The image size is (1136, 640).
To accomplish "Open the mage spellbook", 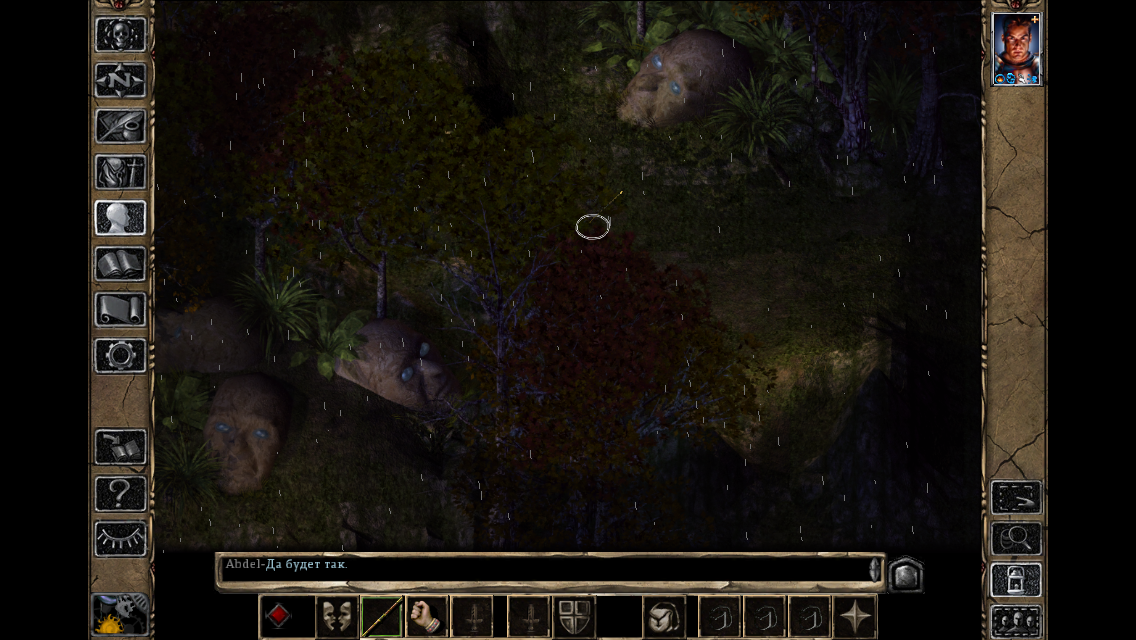I will point(120,264).
